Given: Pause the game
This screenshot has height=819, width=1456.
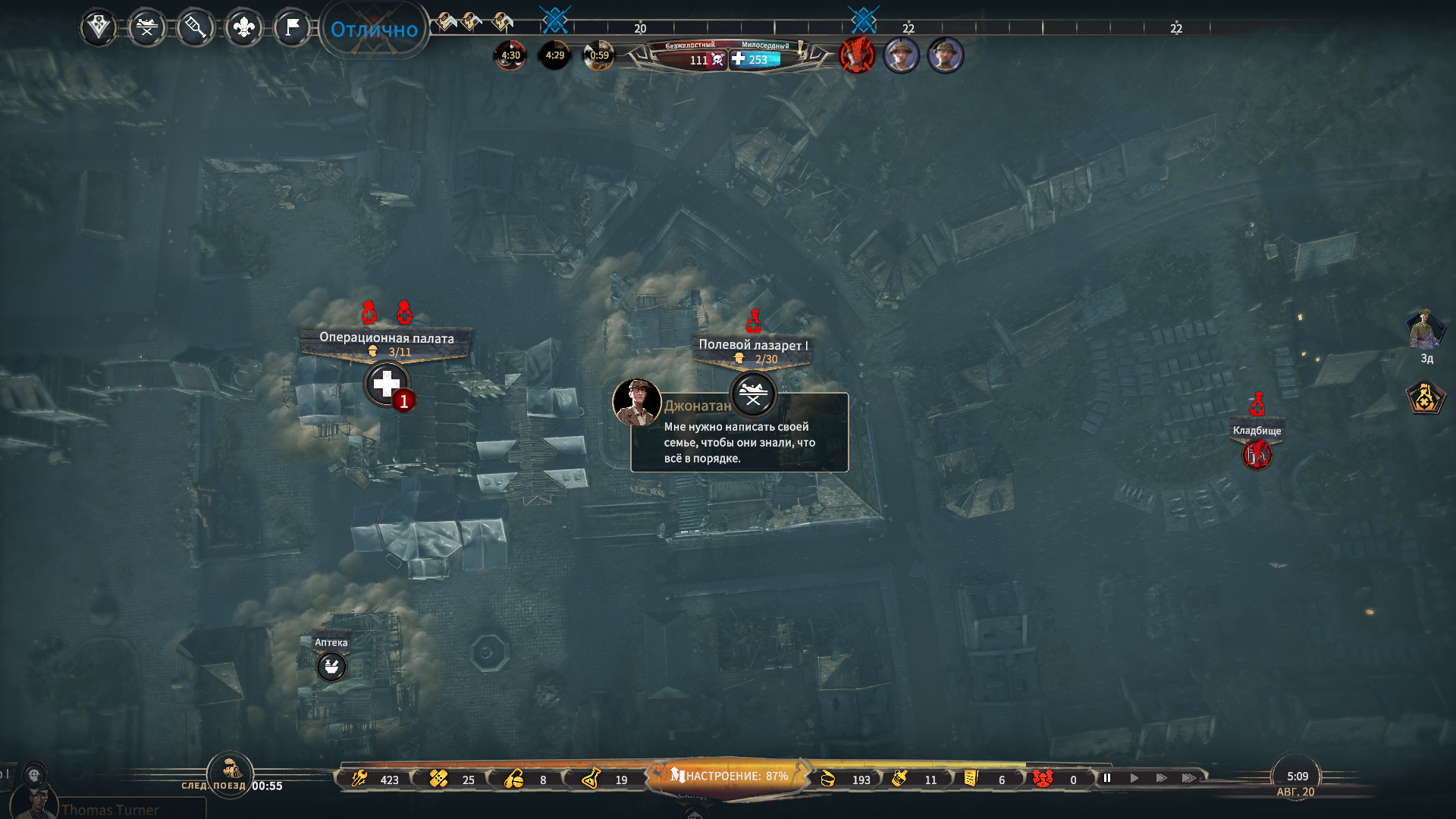Looking at the screenshot, I should 1107,778.
